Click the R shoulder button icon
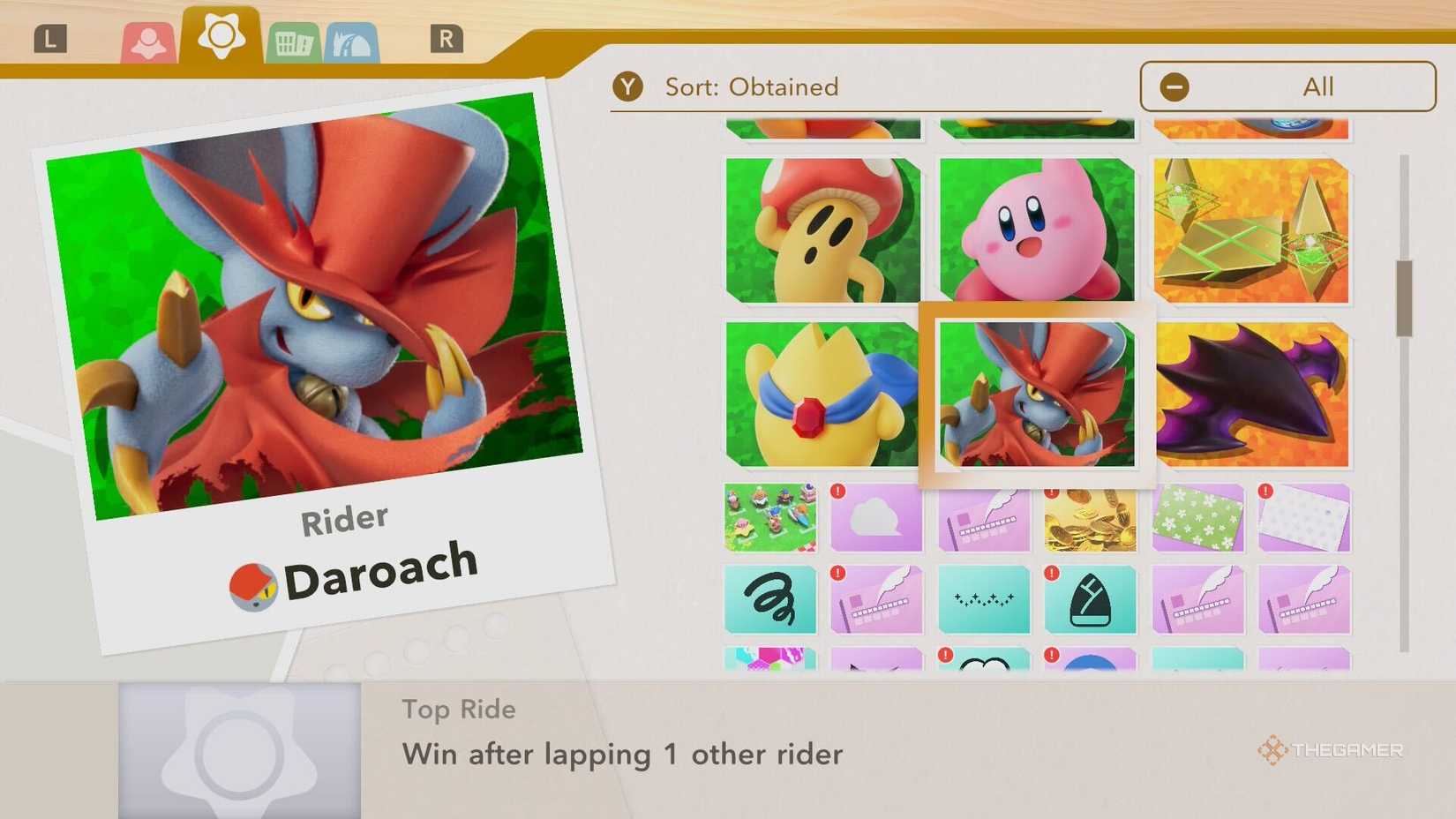The width and height of the screenshot is (1456, 819). pos(448,39)
